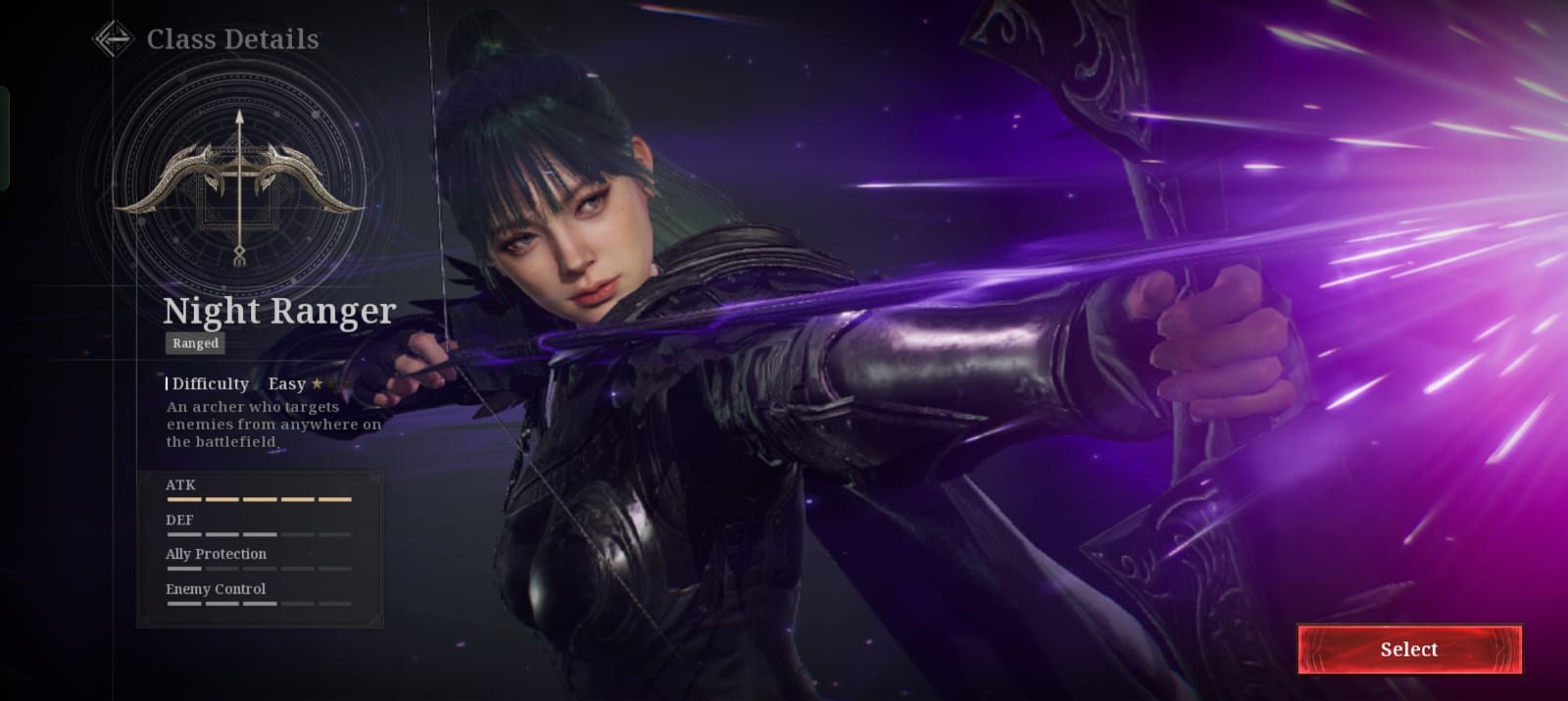Confirm the Night Ranger class with Select
This screenshot has height=701, width=1568.
[1409, 649]
